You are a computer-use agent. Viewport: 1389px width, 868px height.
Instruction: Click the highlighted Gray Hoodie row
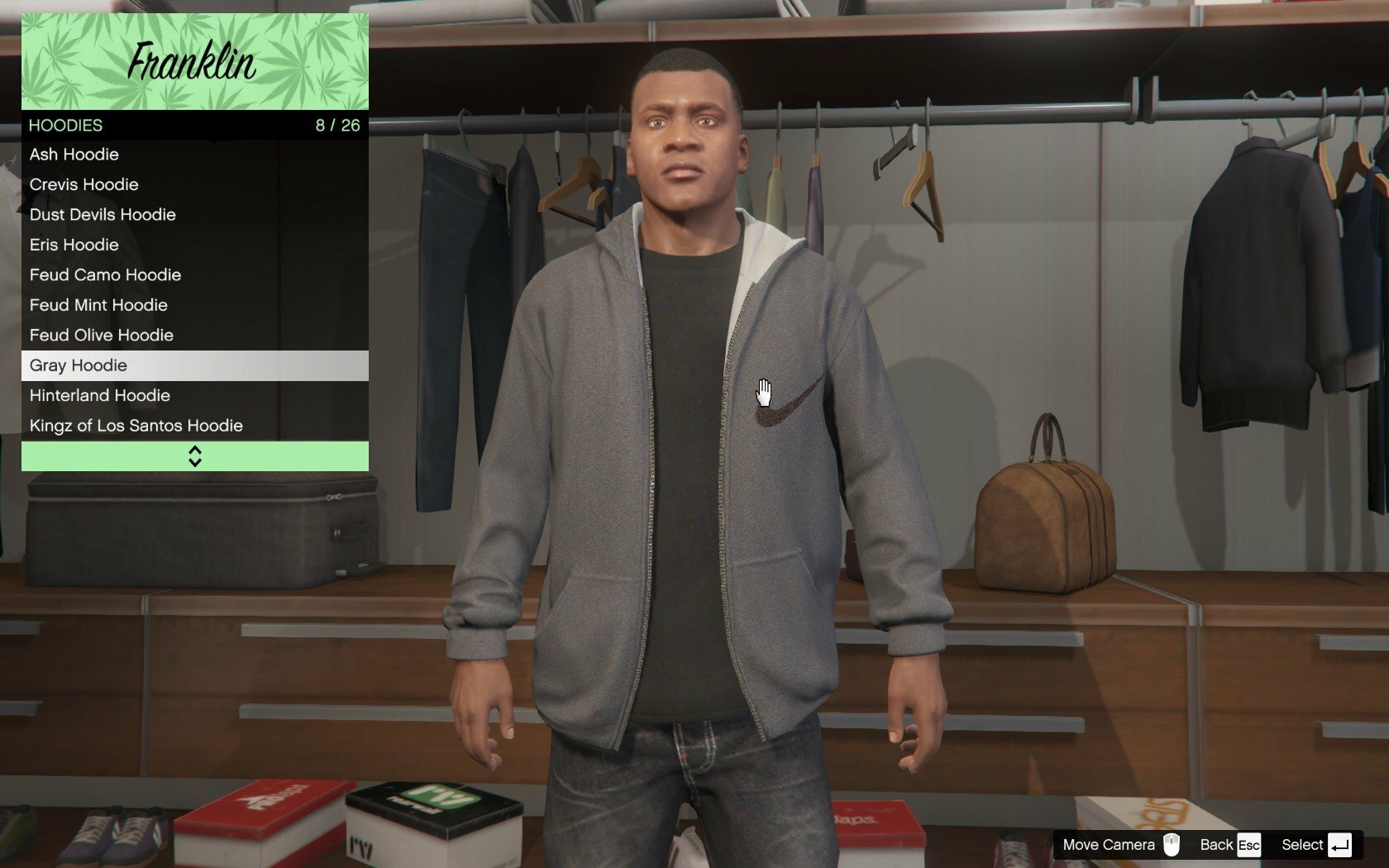(194, 365)
